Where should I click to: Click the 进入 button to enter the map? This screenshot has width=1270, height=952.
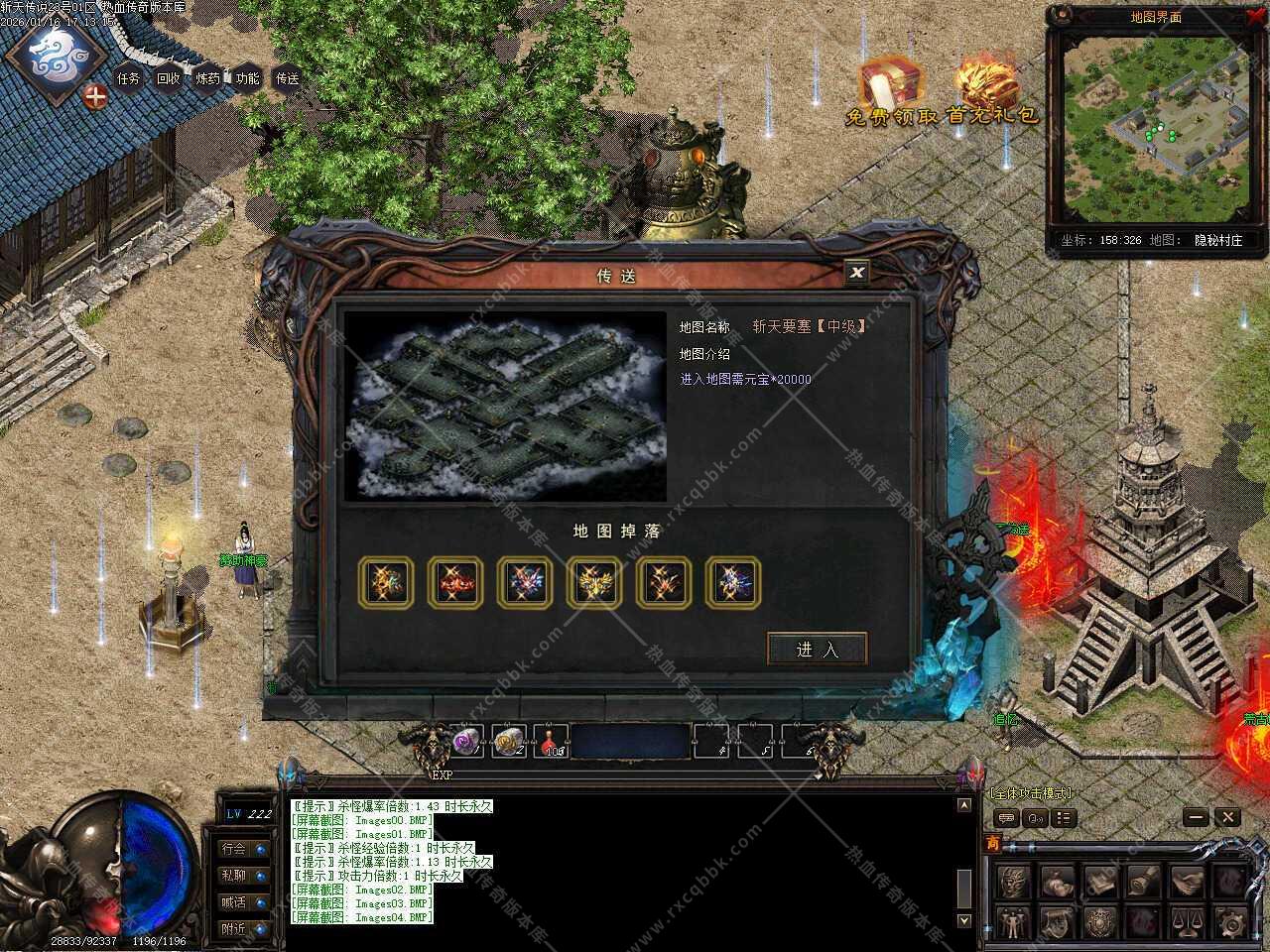(x=817, y=649)
